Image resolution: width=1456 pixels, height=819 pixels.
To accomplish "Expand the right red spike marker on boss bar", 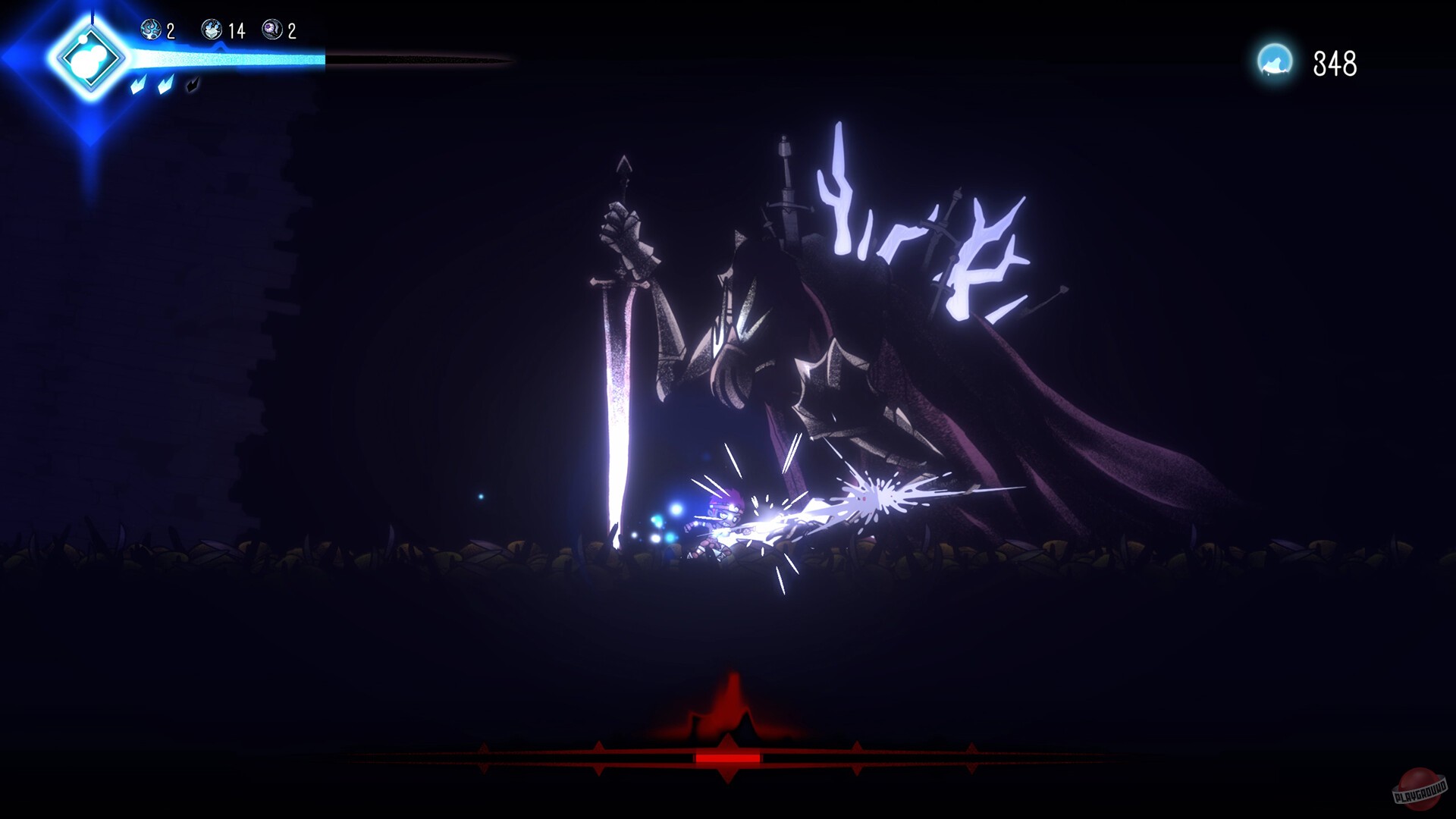I will tap(856, 756).
